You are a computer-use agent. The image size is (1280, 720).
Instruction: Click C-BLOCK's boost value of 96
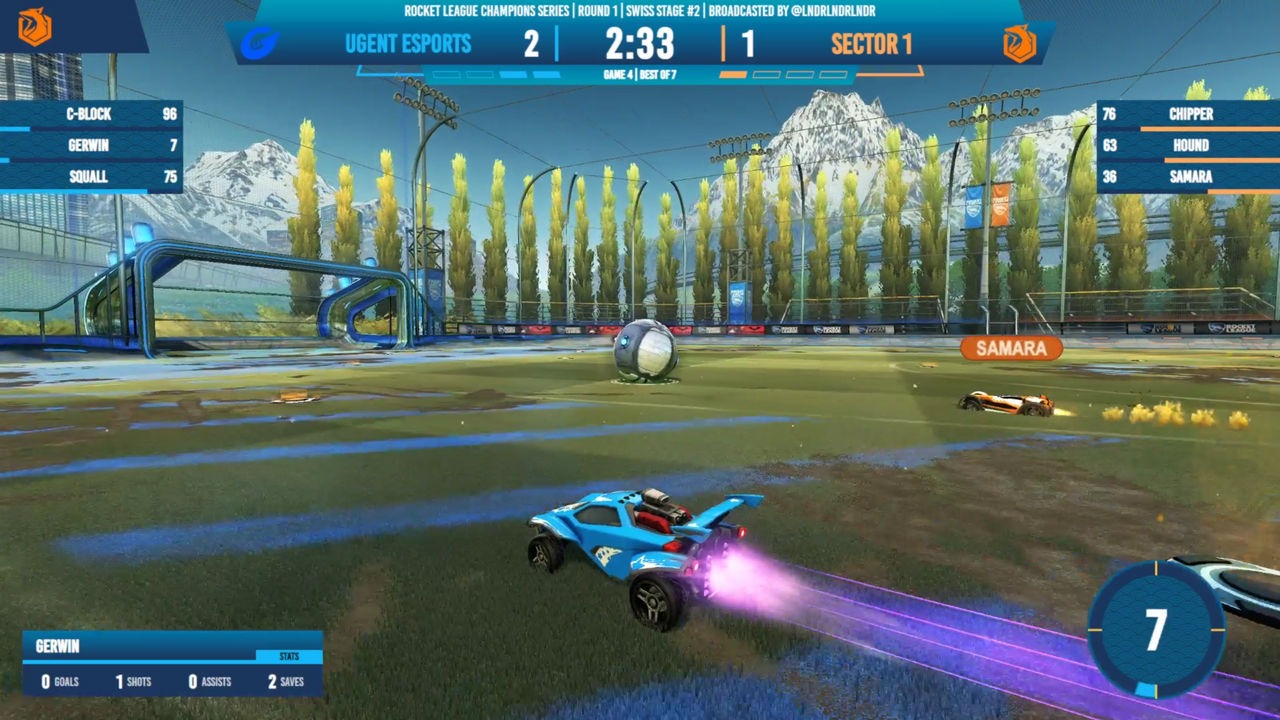[x=168, y=114]
